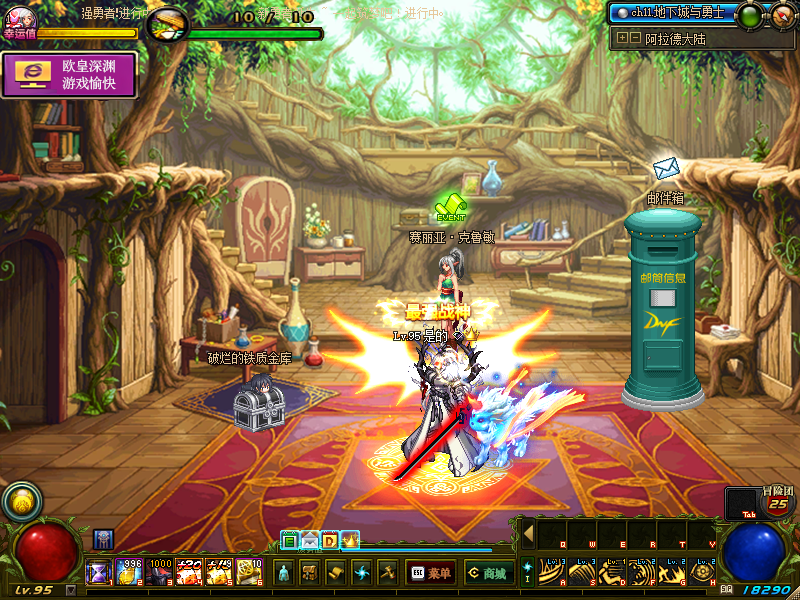Use the +20 consumable in quick slot 4
This screenshot has width=800, height=600.
tap(190, 572)
